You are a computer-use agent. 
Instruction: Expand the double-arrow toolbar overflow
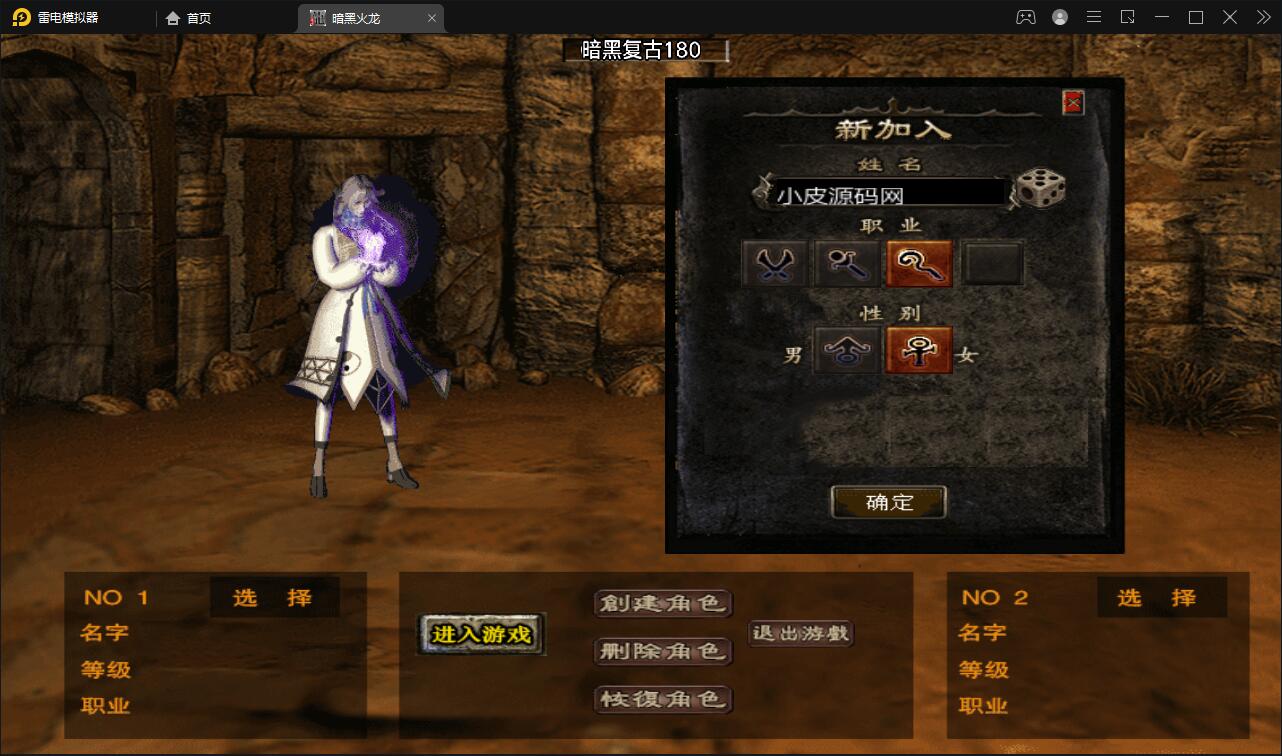click(x=1262, y=16)
